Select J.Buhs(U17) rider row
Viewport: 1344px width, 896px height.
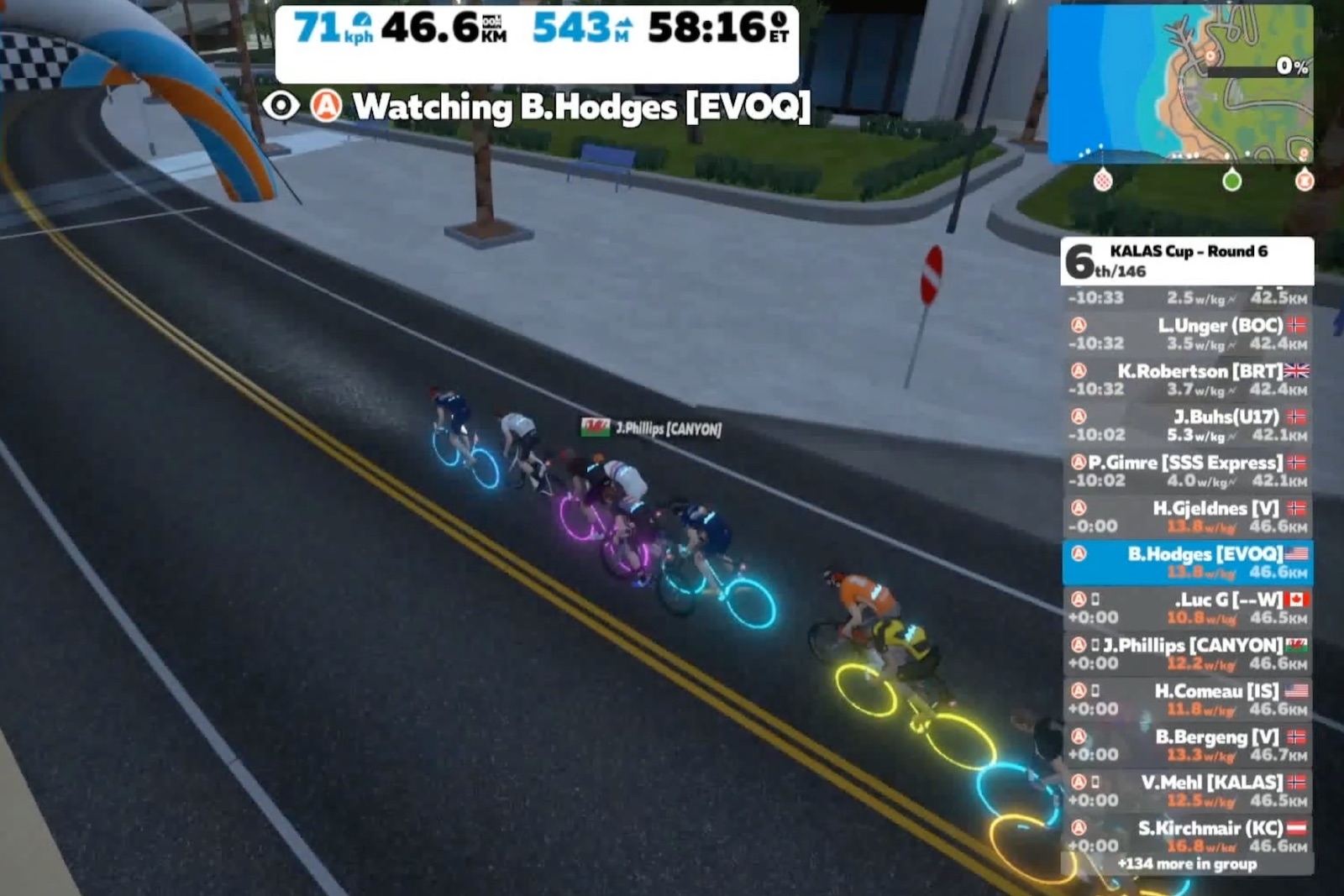click(x=1188, y=425)
